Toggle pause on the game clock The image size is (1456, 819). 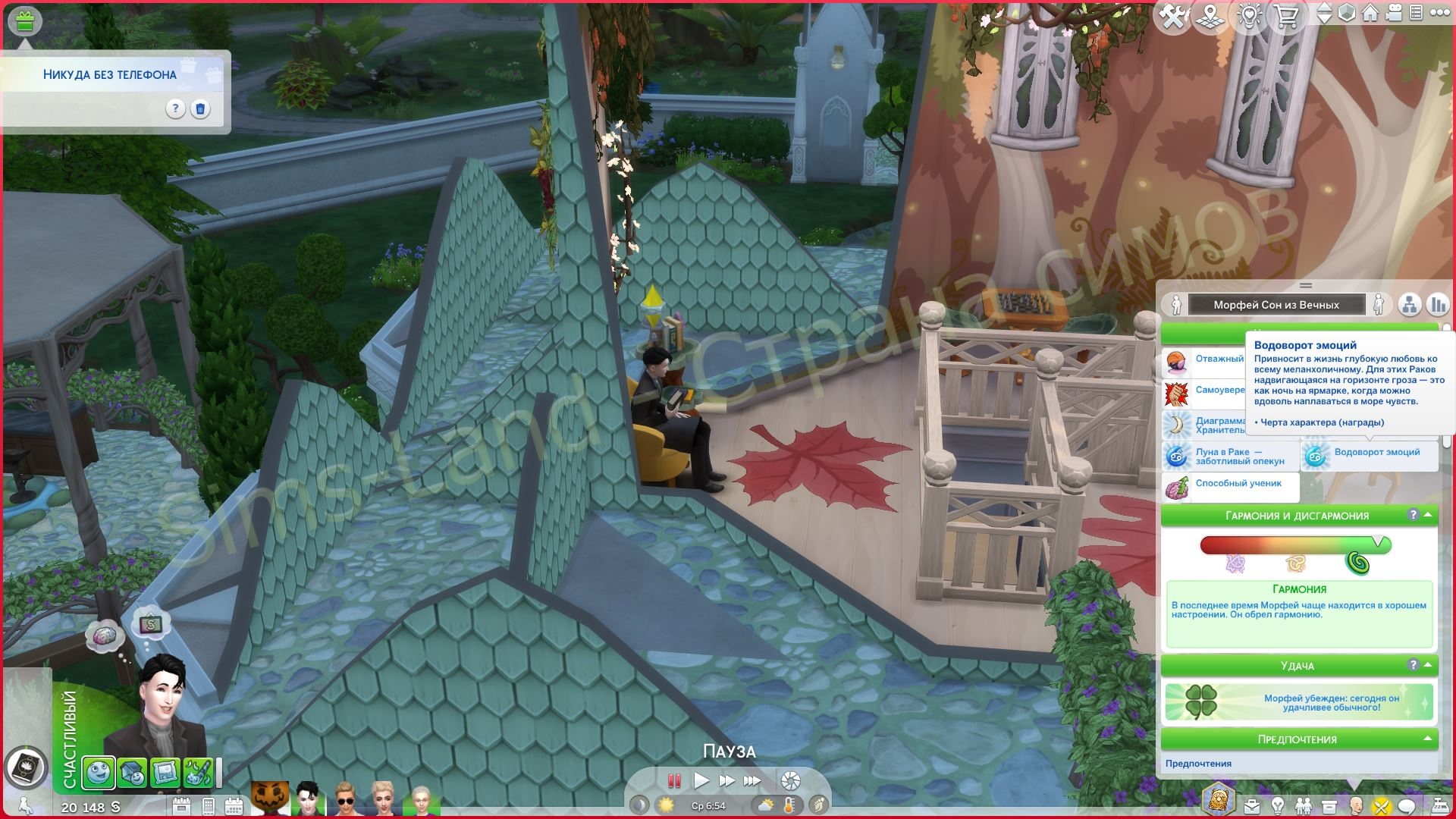click(673, 780)
